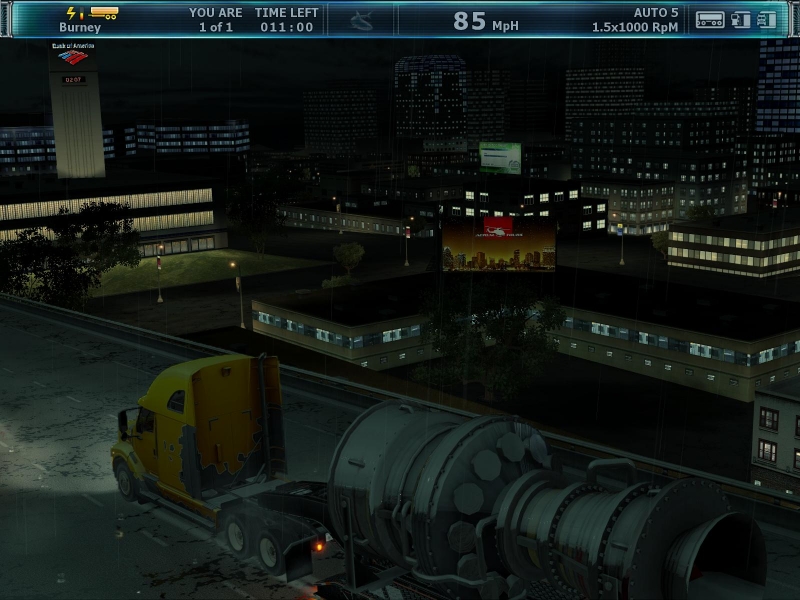The width and height of the screenshot is (800, 600).
Task: Click the CB radio icon
Action: click(710, 19)
